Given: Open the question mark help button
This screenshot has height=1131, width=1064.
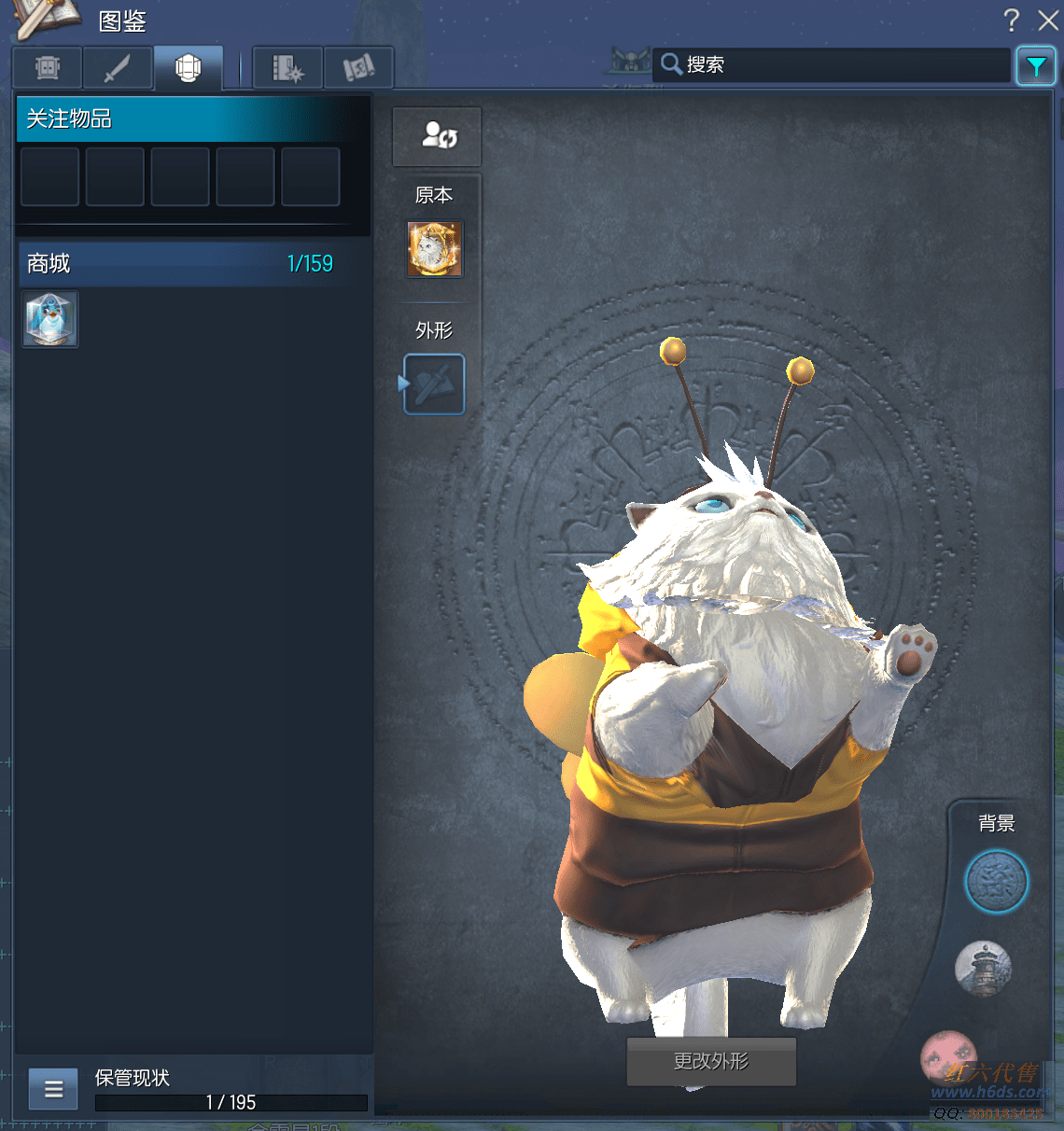Looking at the screenshot, I should [x=1012, y=21].
